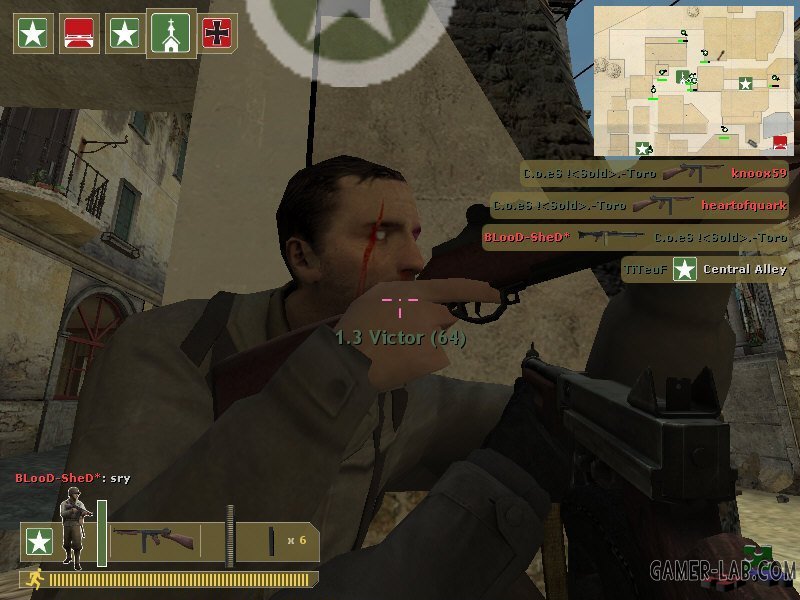Click the minimap of the town
The width and height of the screenshot is (800, 600).
(x=691, y=81)
